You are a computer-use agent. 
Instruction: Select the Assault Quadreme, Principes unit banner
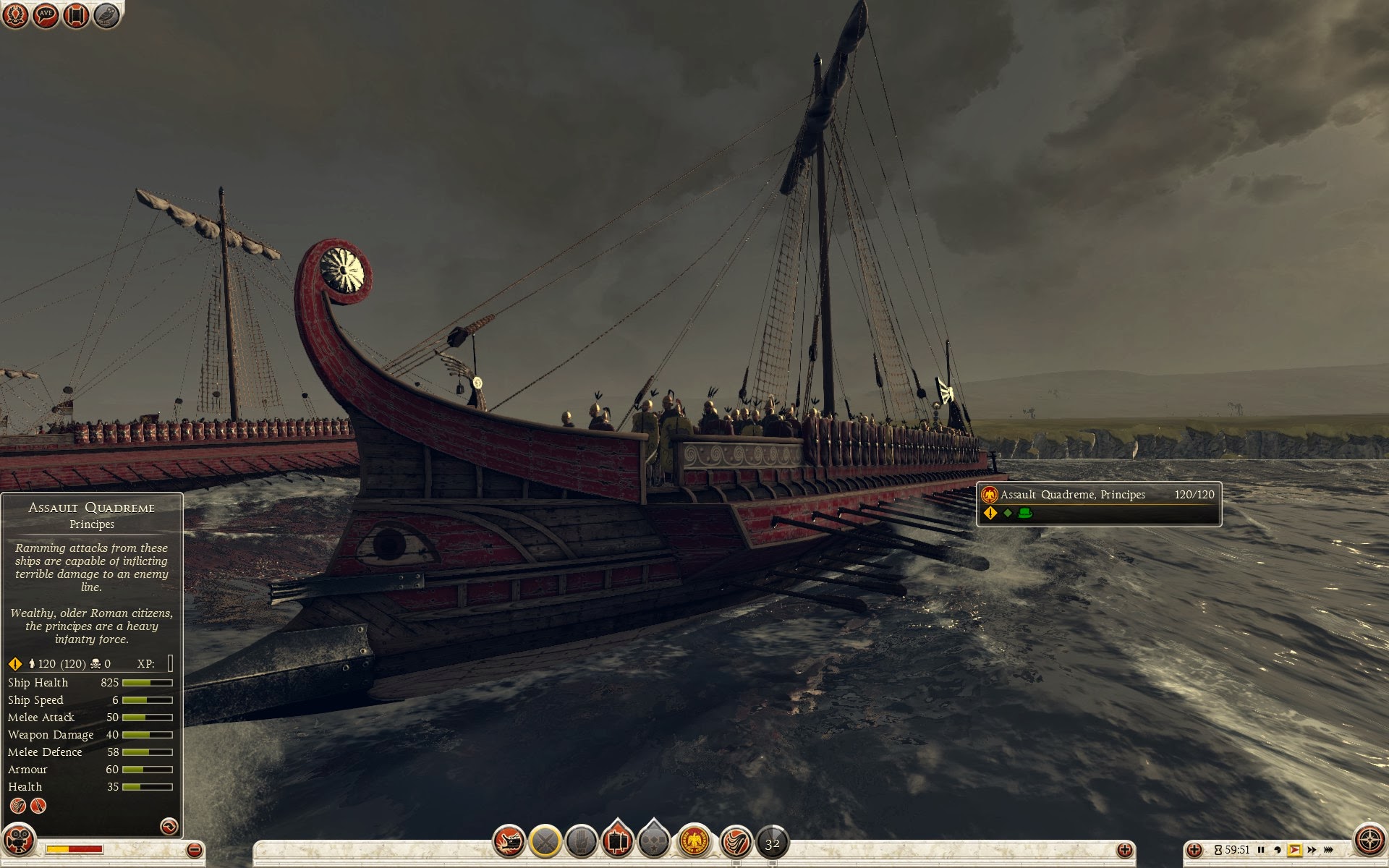coord(1098,503)
